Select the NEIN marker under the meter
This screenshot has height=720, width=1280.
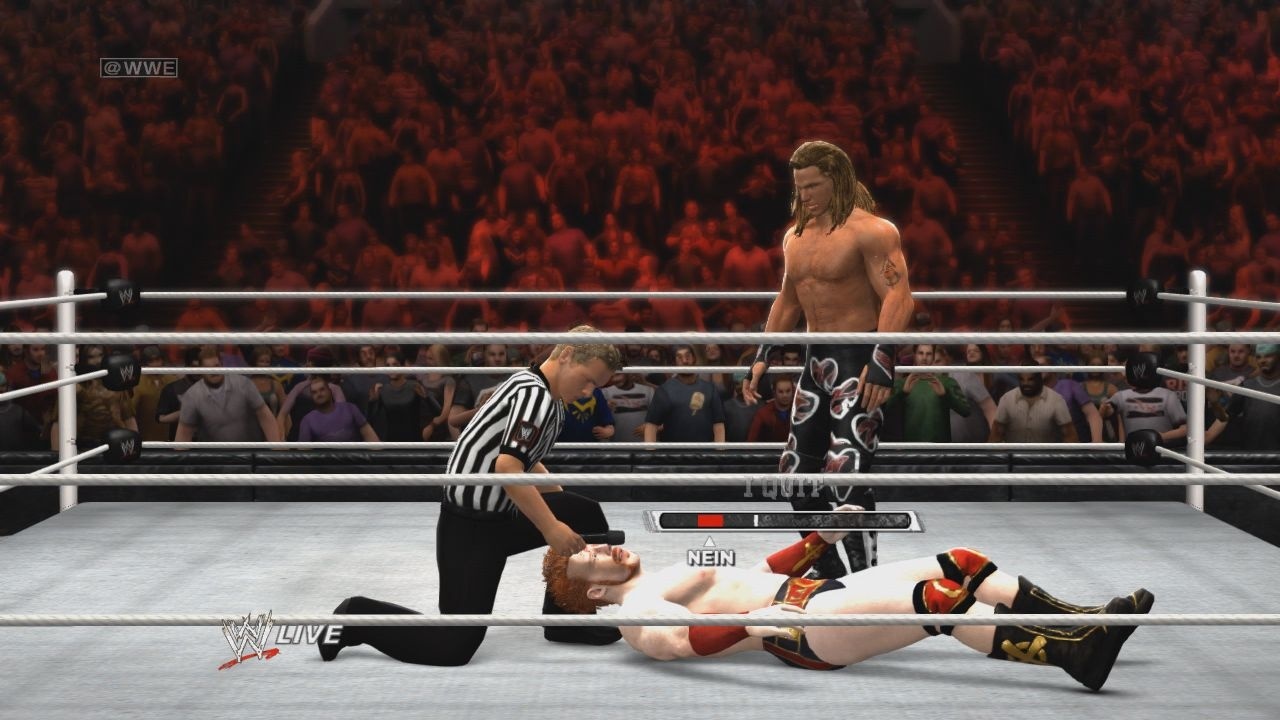(x=710, y=557)
